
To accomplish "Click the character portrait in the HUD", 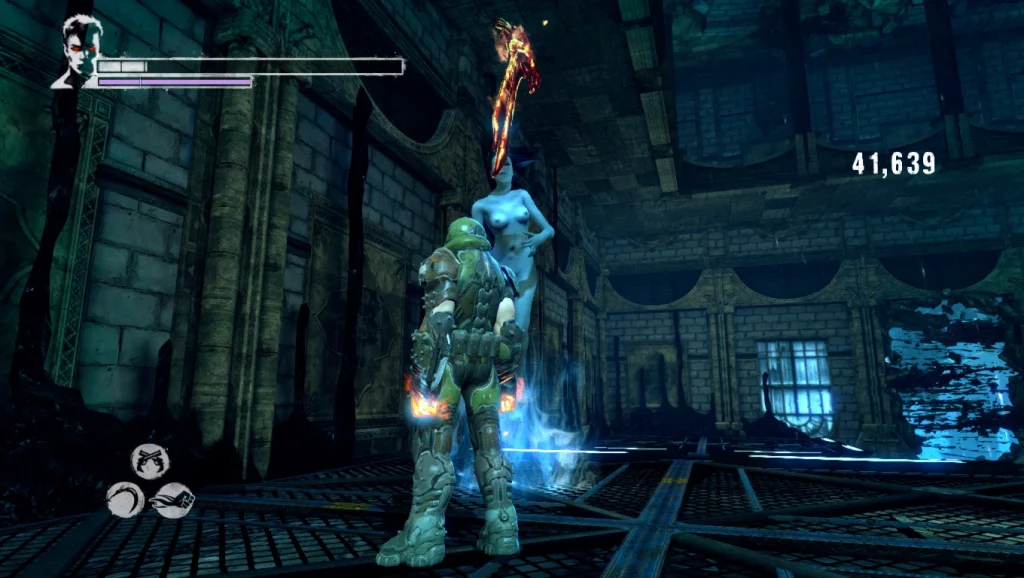I will pyautogui.click(x=76, y=52).
